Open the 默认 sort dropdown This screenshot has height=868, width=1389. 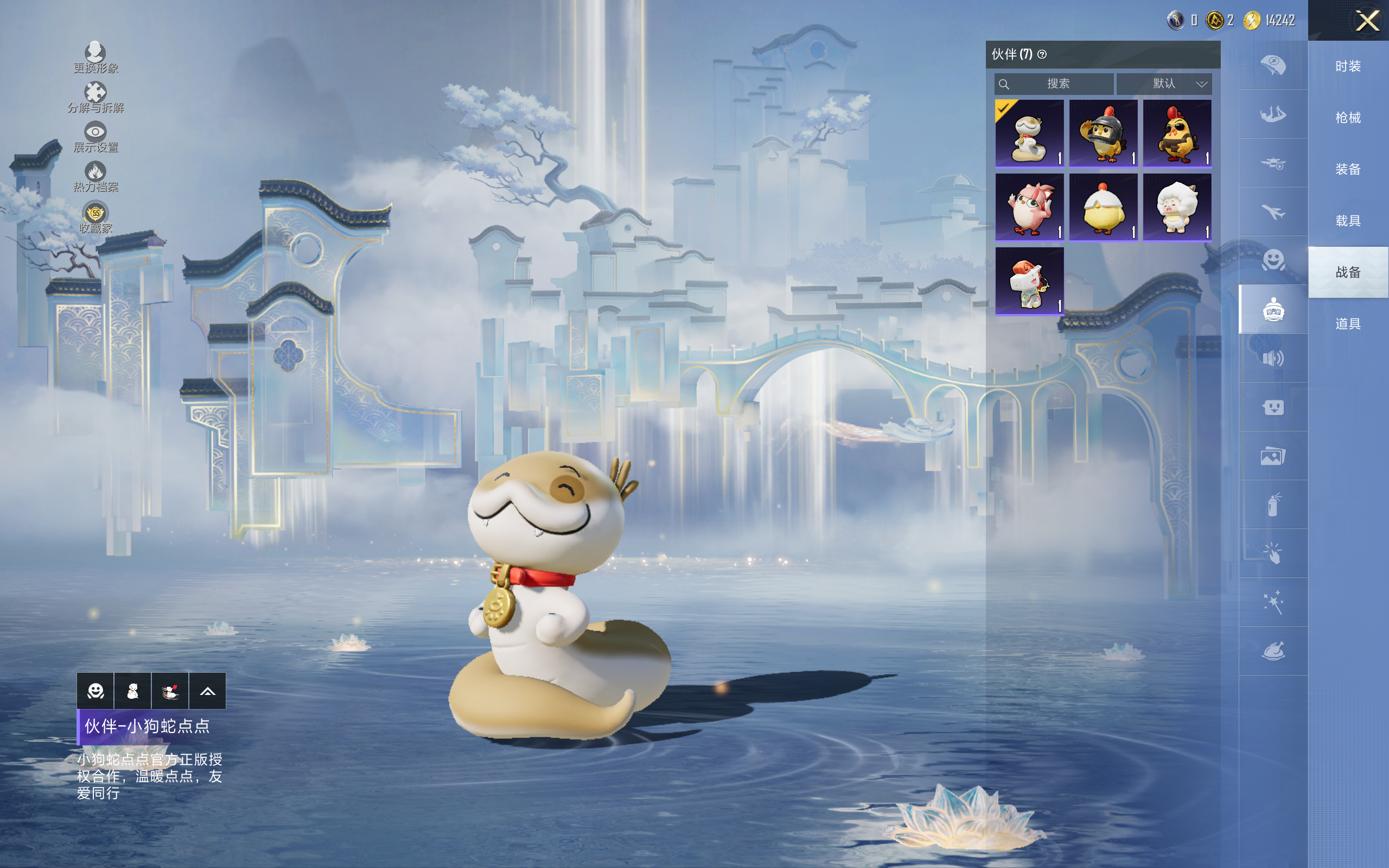1164,84
